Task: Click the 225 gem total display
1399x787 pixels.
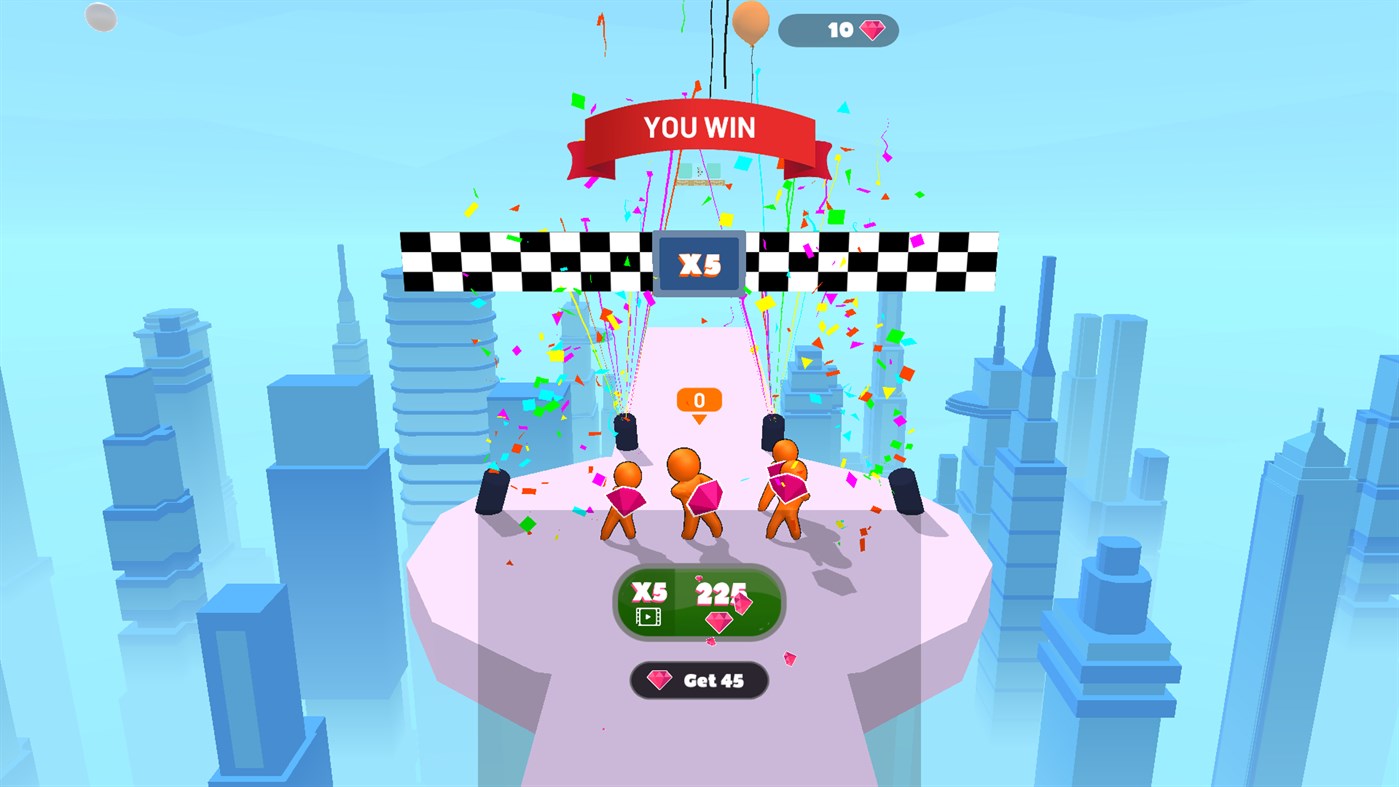Action: (x=722, y=593)
